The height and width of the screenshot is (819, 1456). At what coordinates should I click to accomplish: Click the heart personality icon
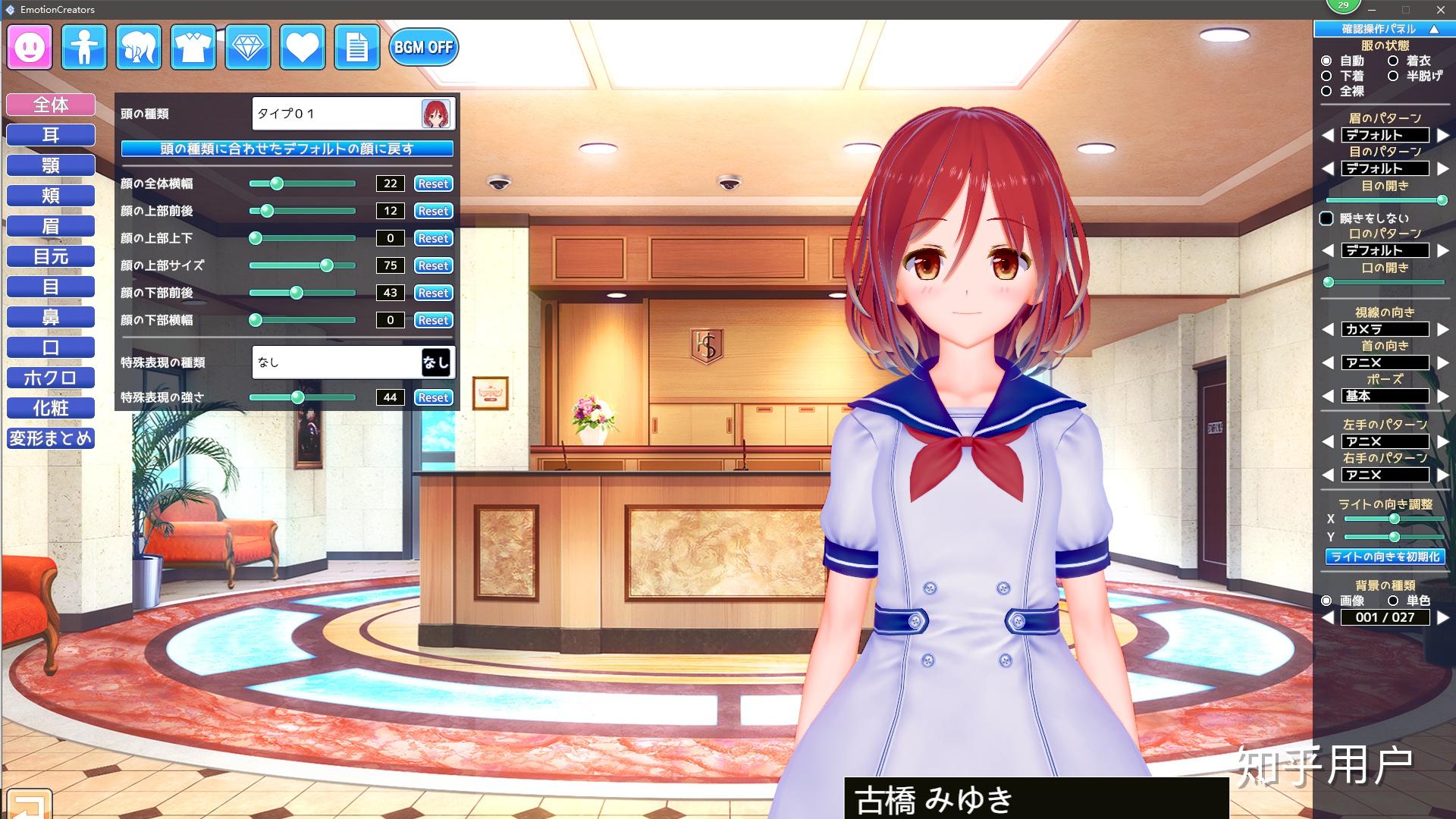point(302,47)
